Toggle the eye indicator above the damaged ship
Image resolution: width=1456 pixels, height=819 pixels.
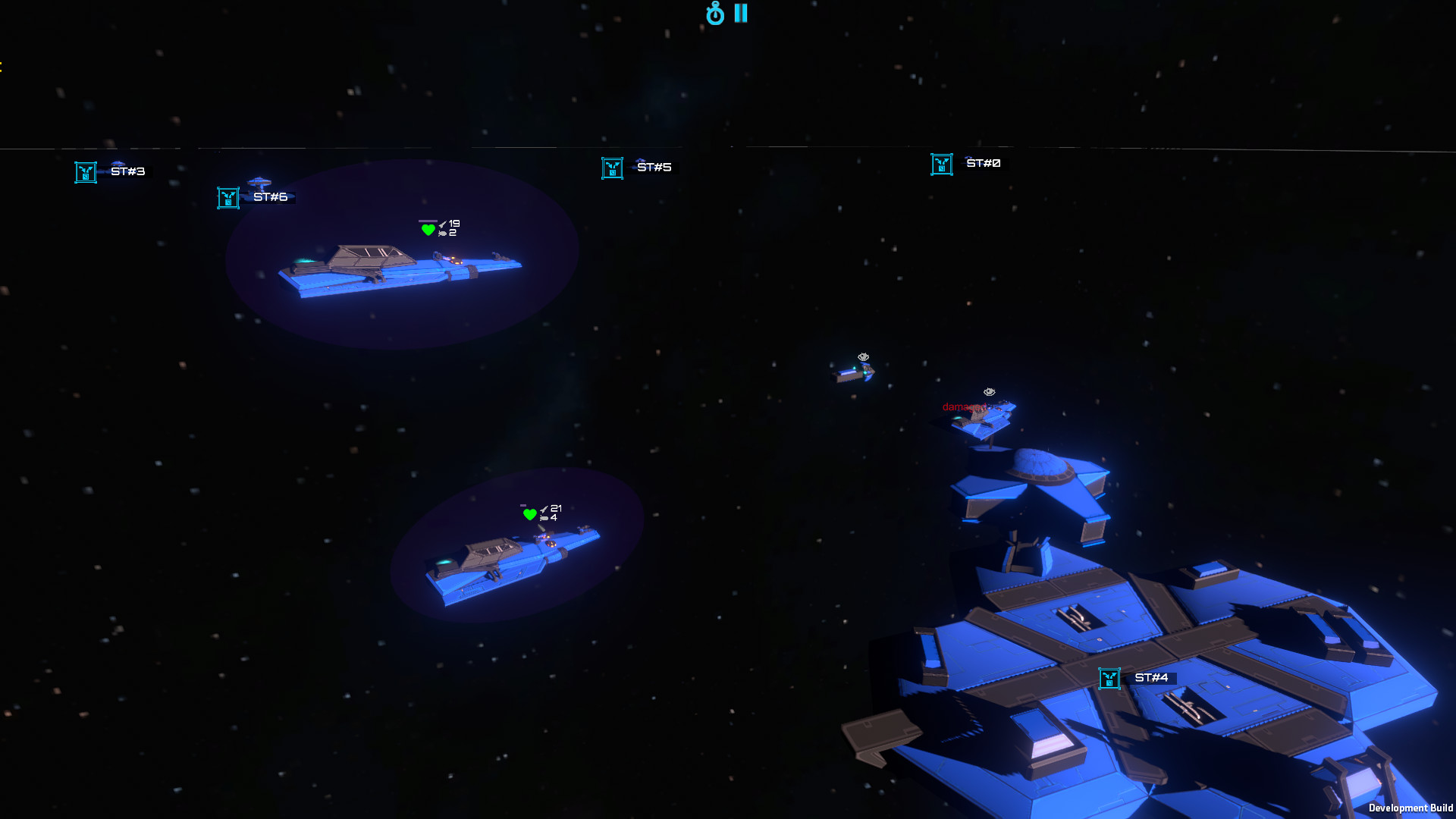(988, 392)
